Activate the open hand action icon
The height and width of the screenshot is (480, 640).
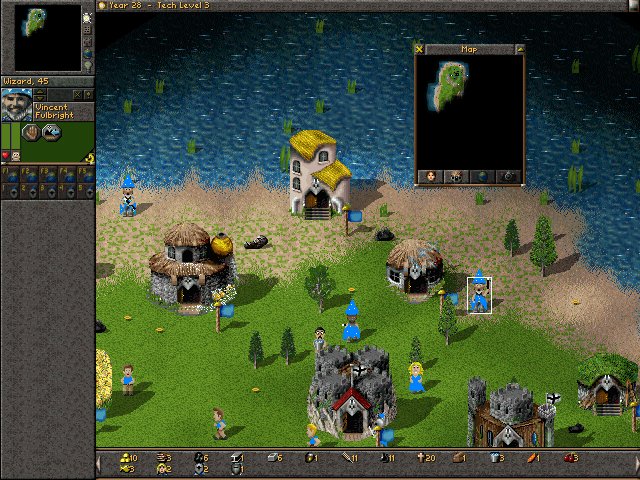tap(30, 132)
